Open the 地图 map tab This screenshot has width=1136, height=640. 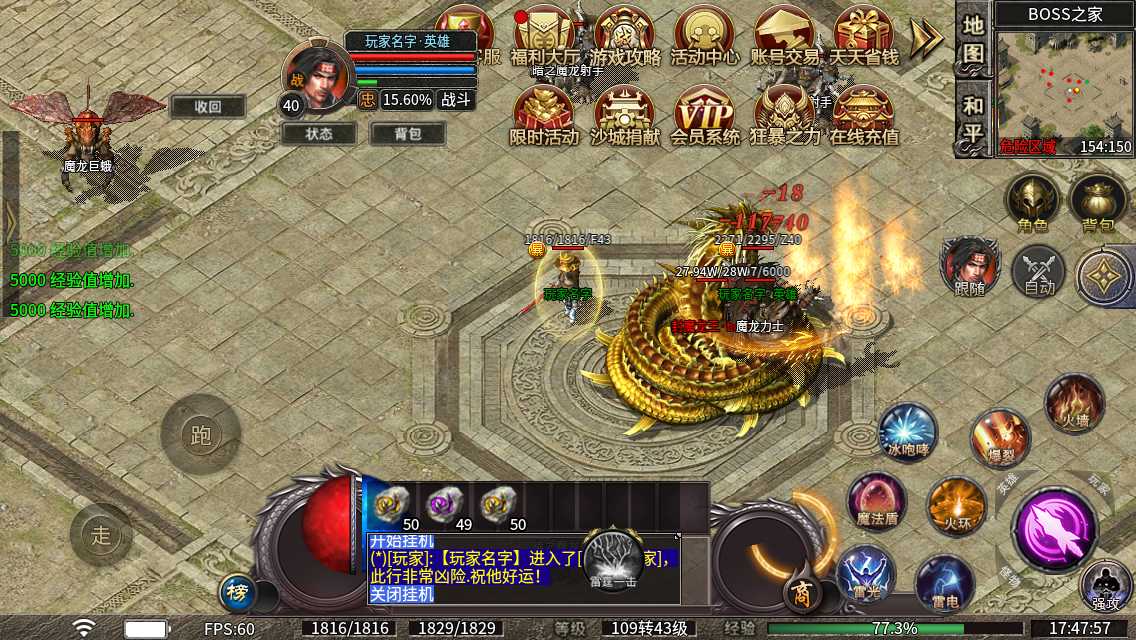974,40
